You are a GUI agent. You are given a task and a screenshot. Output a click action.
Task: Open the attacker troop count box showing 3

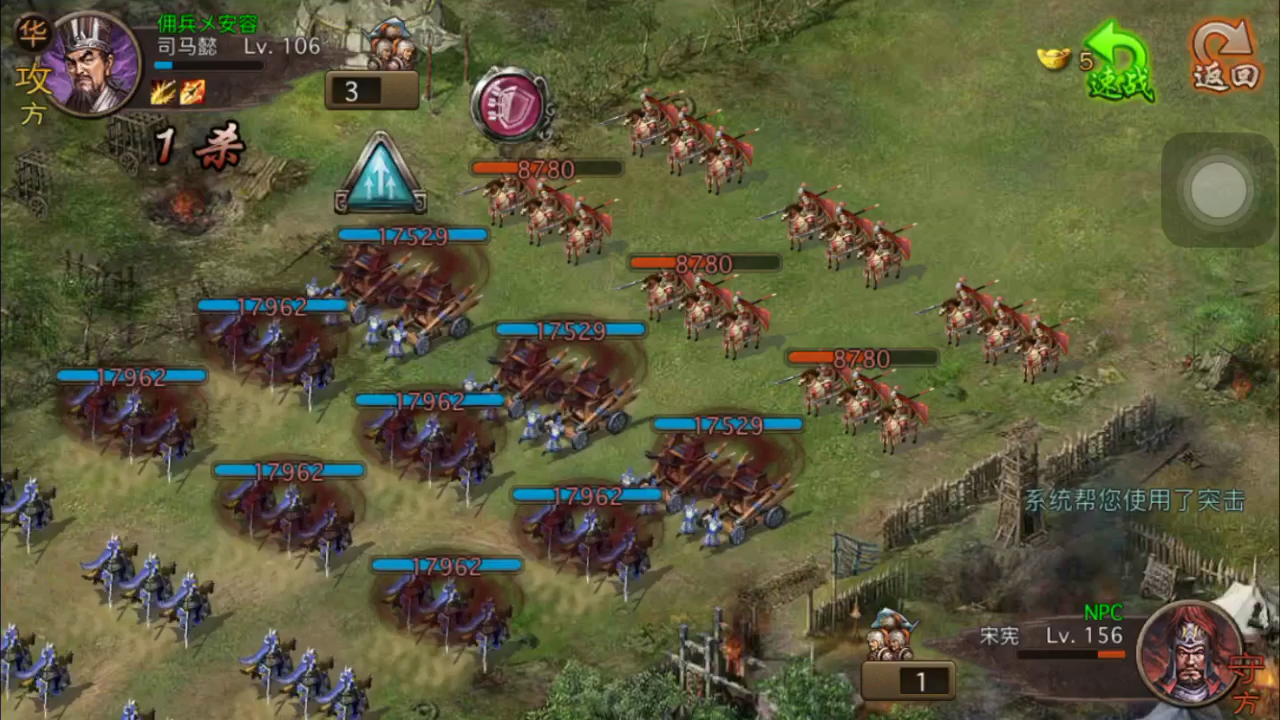[x=371, y=90]
